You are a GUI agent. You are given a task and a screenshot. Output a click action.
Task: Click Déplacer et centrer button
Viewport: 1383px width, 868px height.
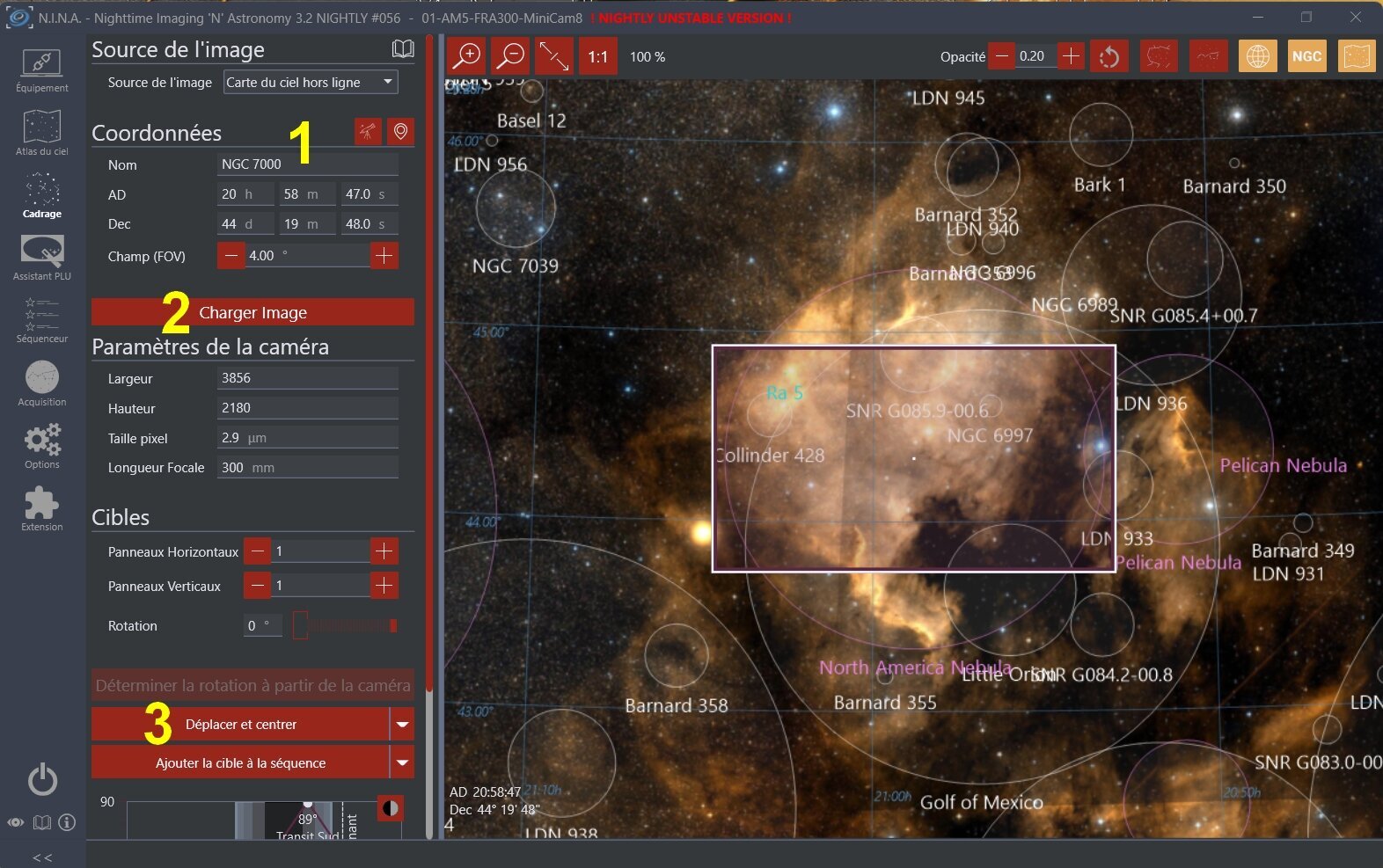(x=240, y=725)
